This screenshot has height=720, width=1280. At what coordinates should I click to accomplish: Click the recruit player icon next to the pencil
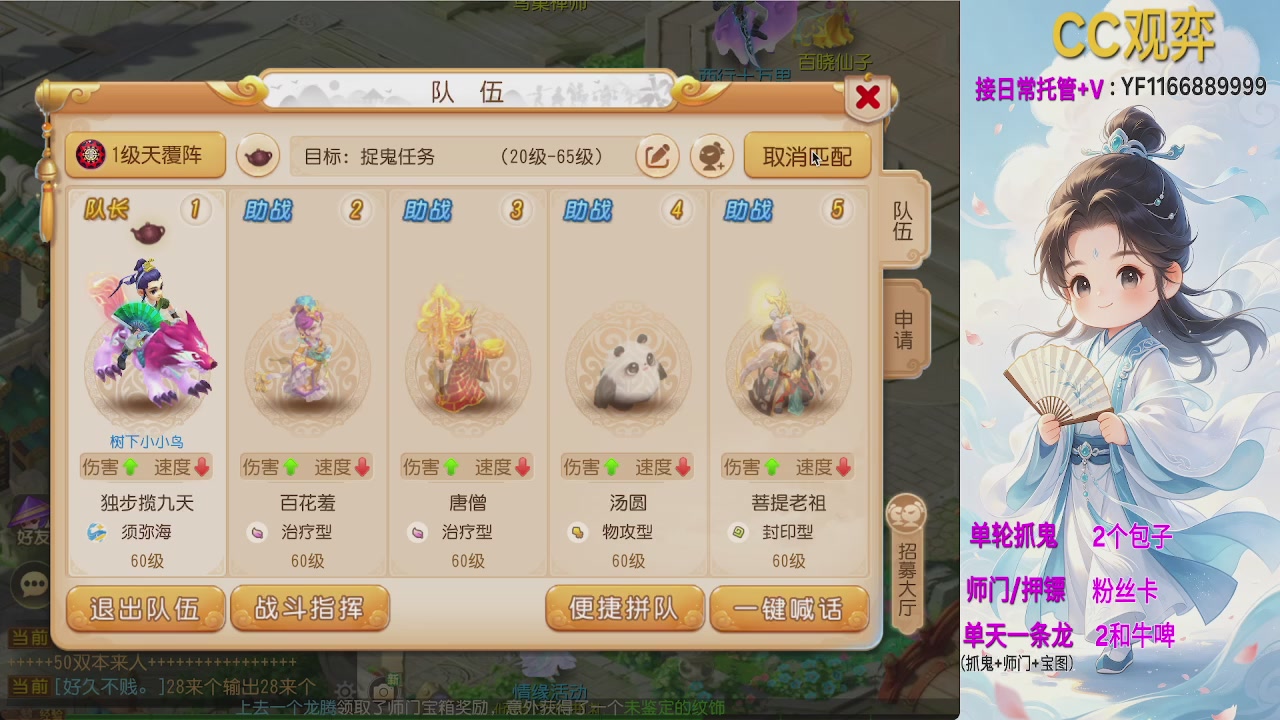click(x=712, y=156)
